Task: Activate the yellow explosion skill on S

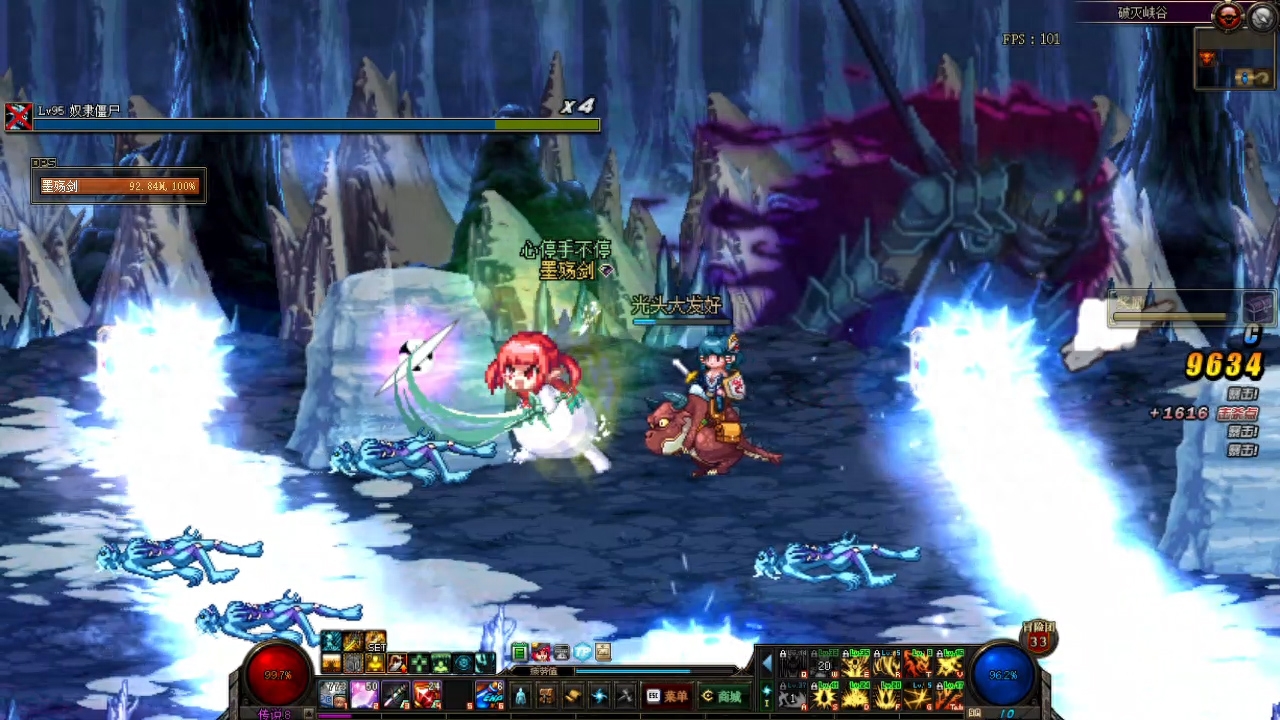Action: [824, 695]
